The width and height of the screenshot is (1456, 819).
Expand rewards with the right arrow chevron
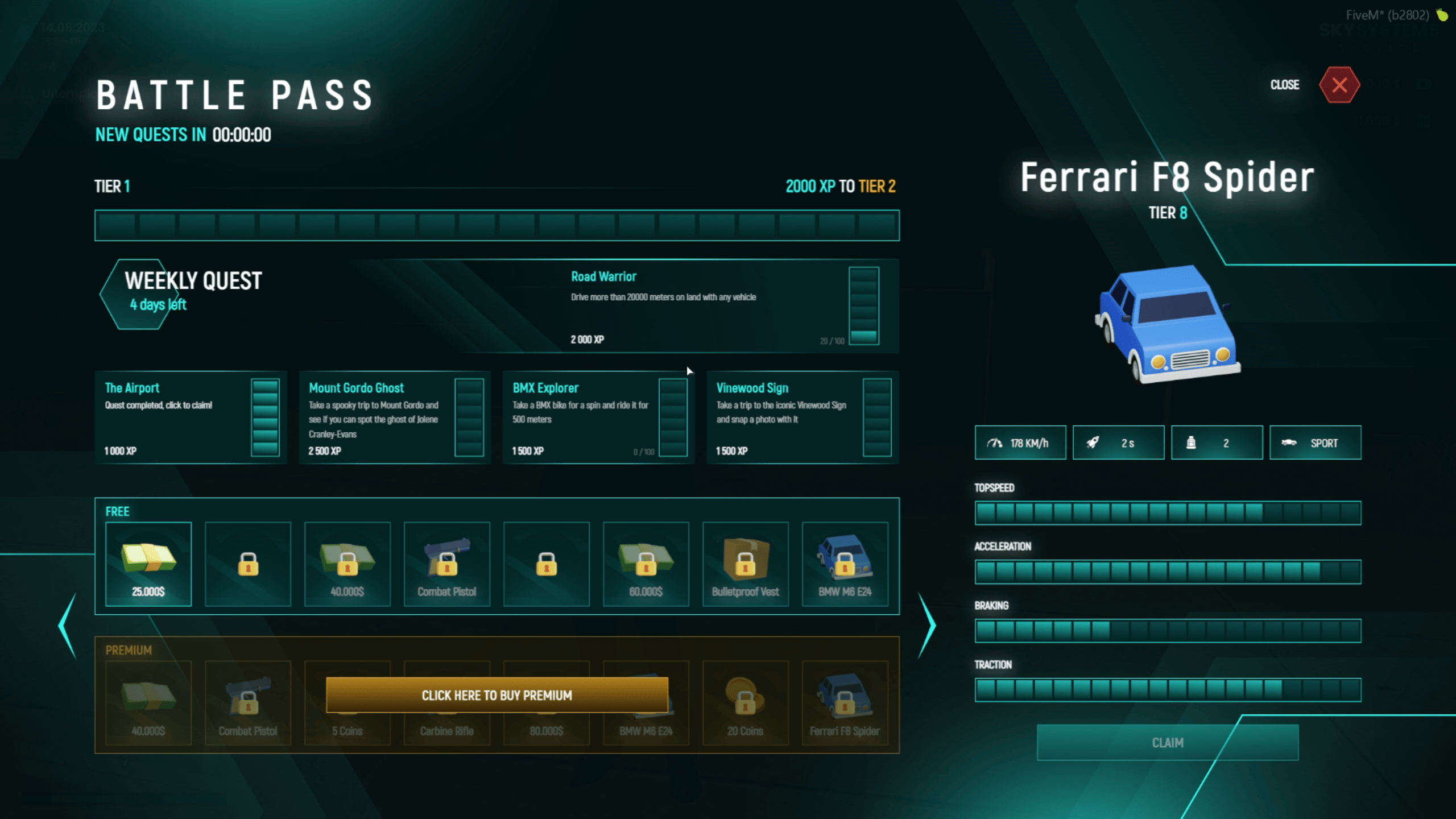click(x=927, y=626)
